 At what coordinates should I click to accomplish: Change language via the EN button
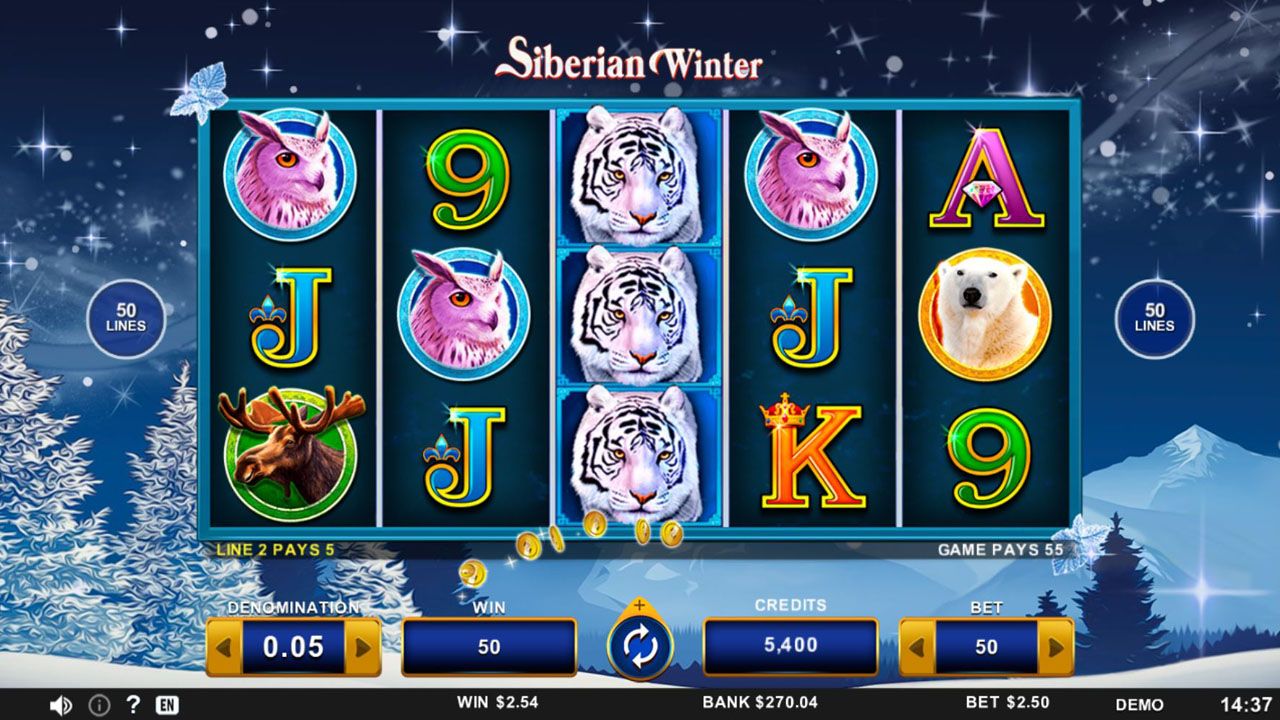pos(167,705)
